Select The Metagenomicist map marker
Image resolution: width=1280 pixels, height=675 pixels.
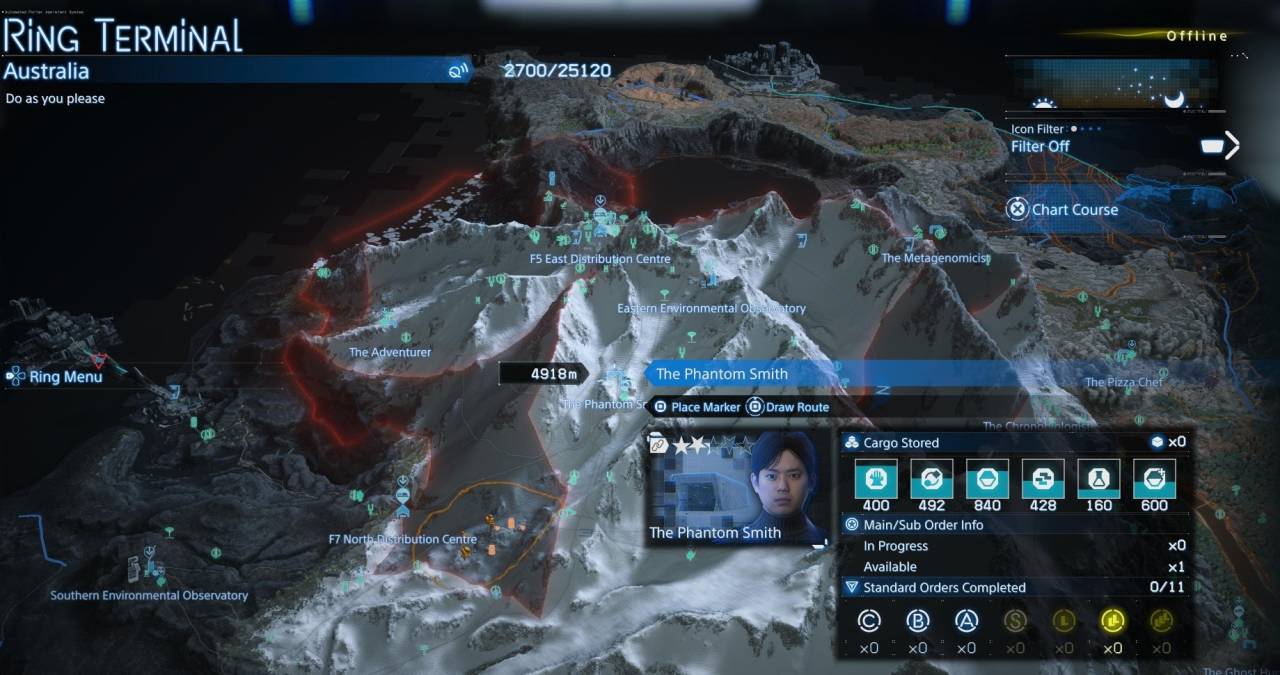click(935, 257)
